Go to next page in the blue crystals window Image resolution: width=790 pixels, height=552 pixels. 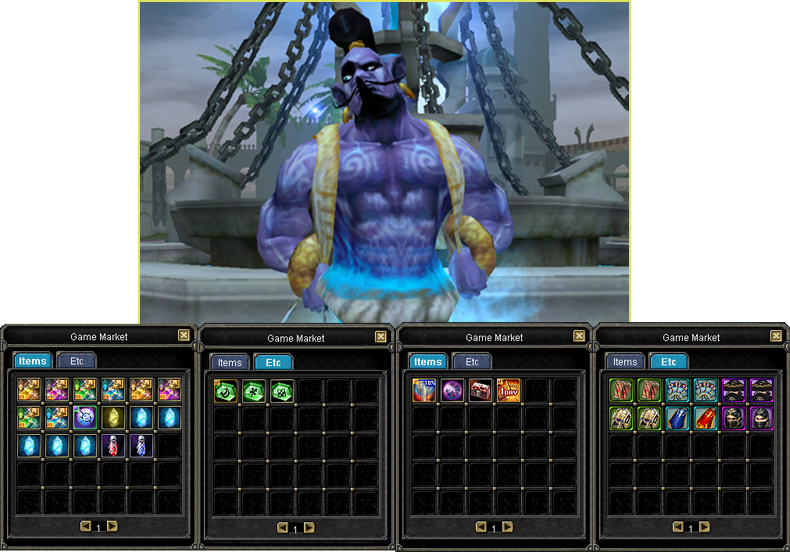point(112,526)
